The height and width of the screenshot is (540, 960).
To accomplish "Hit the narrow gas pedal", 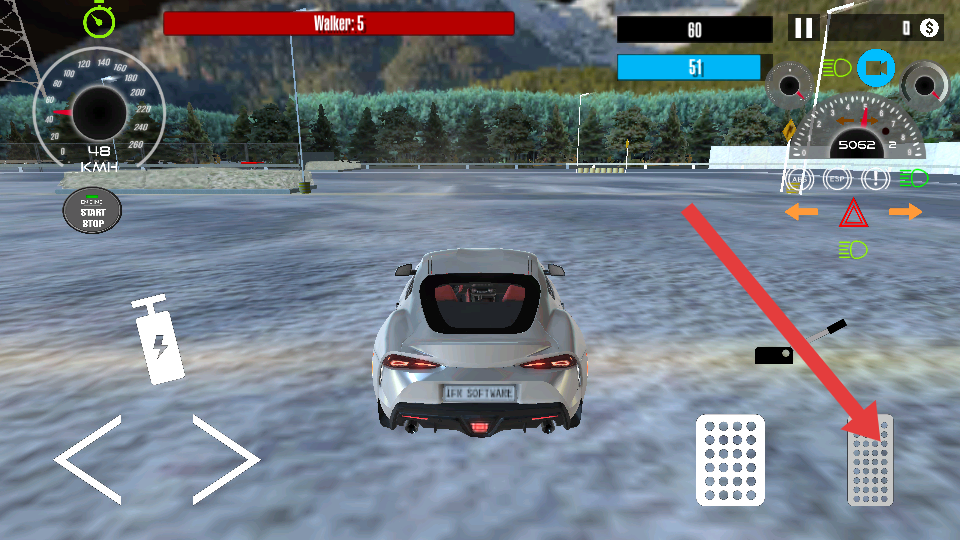I will [870, 461].
